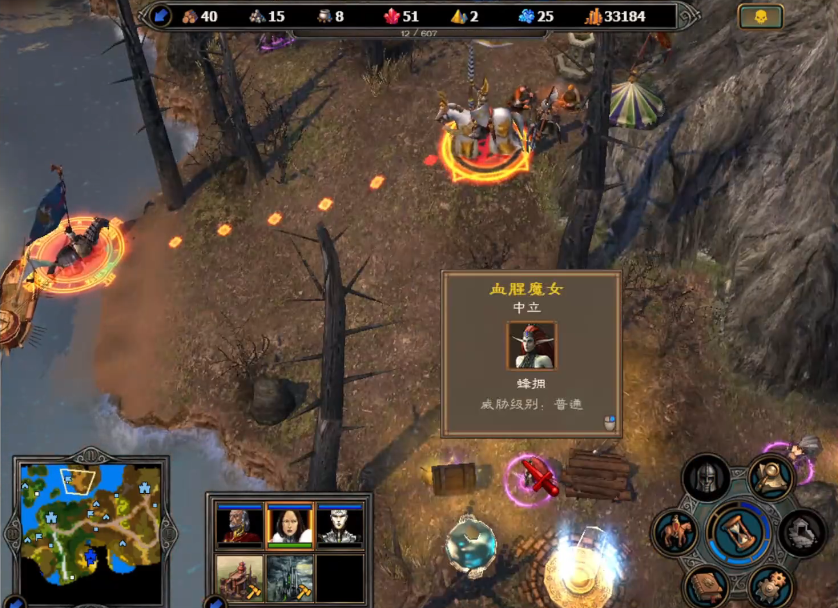This screenshot has width=838, height=608.
Task: Open the spellbook
Action: click(707, 585)
